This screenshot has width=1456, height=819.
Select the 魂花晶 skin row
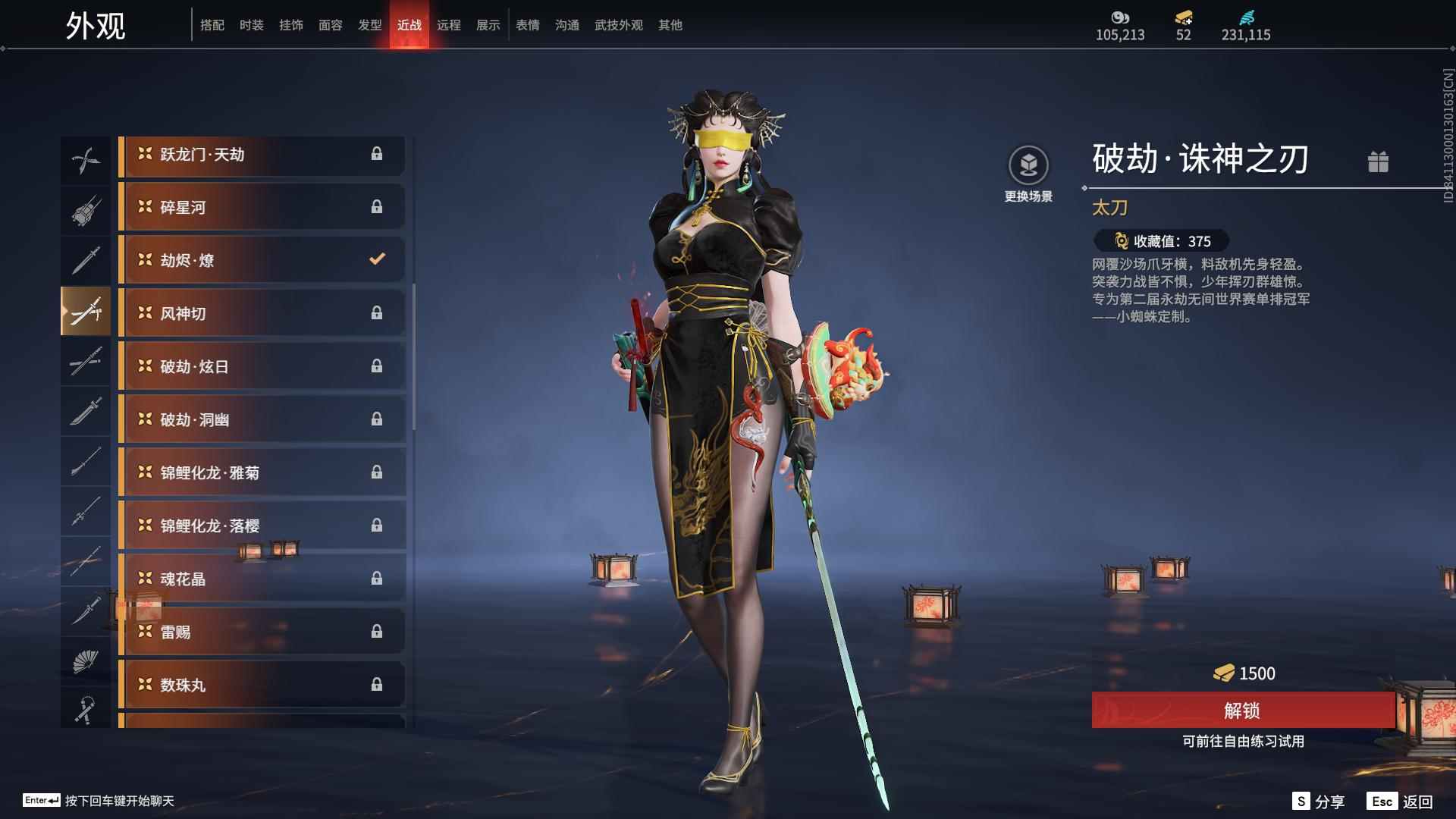tap(262, 579)
